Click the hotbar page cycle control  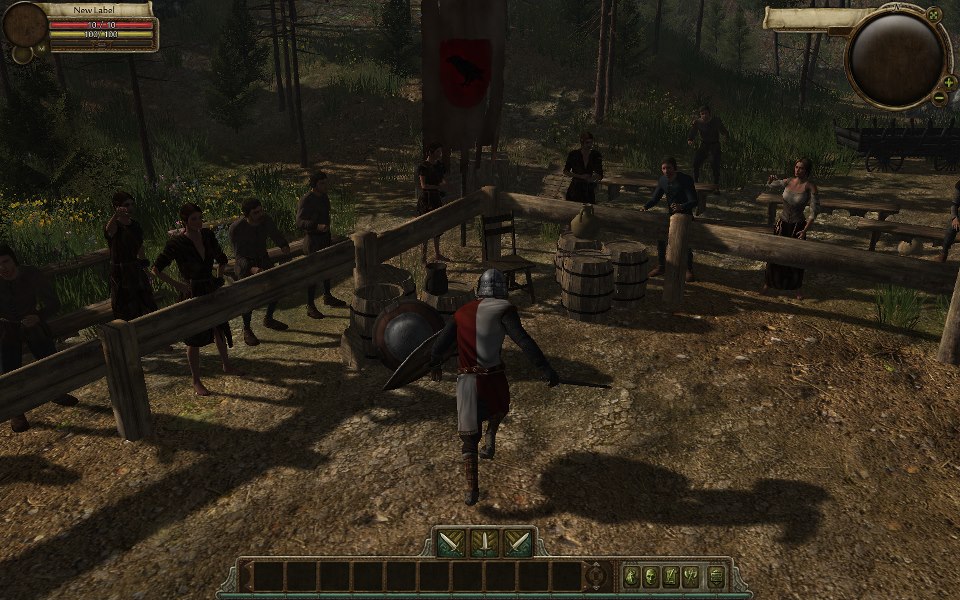pyautogui.click(x=597, y=576)
